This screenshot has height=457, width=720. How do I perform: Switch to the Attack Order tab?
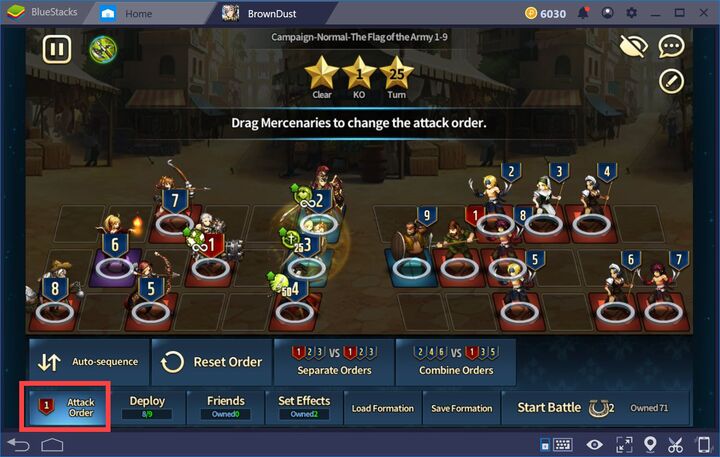(x=69, y=408)
